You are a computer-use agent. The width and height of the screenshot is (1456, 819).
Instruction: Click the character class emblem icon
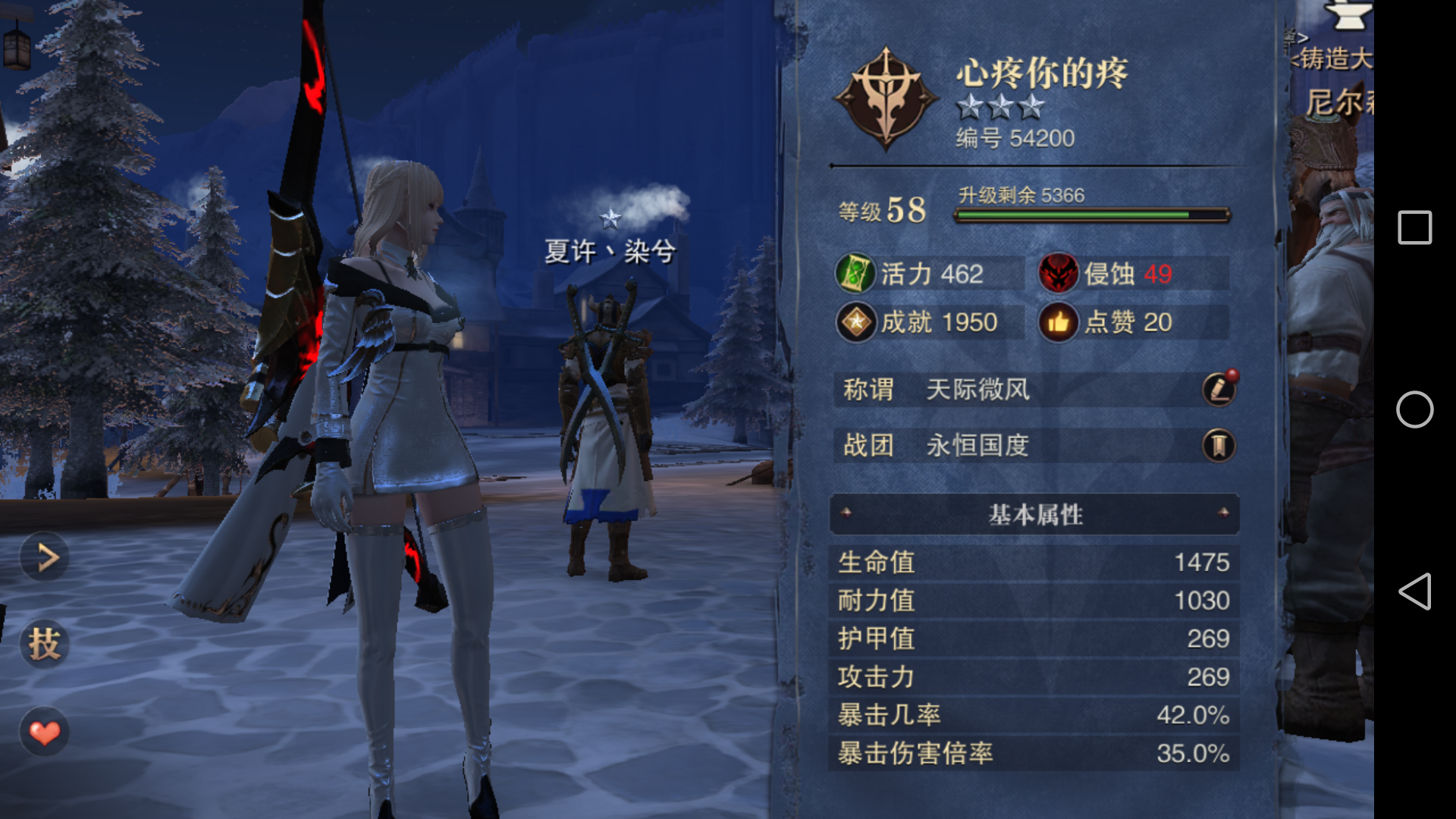coord(886,99)
